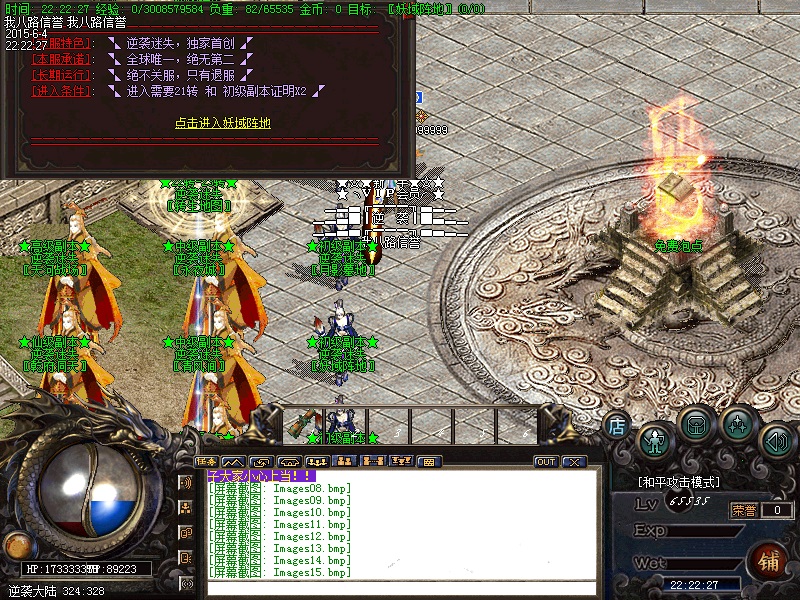This screenshot has width=800, height=600.
Task: Click the 荣誉 honor label button
Action: [x=743, y=510]
